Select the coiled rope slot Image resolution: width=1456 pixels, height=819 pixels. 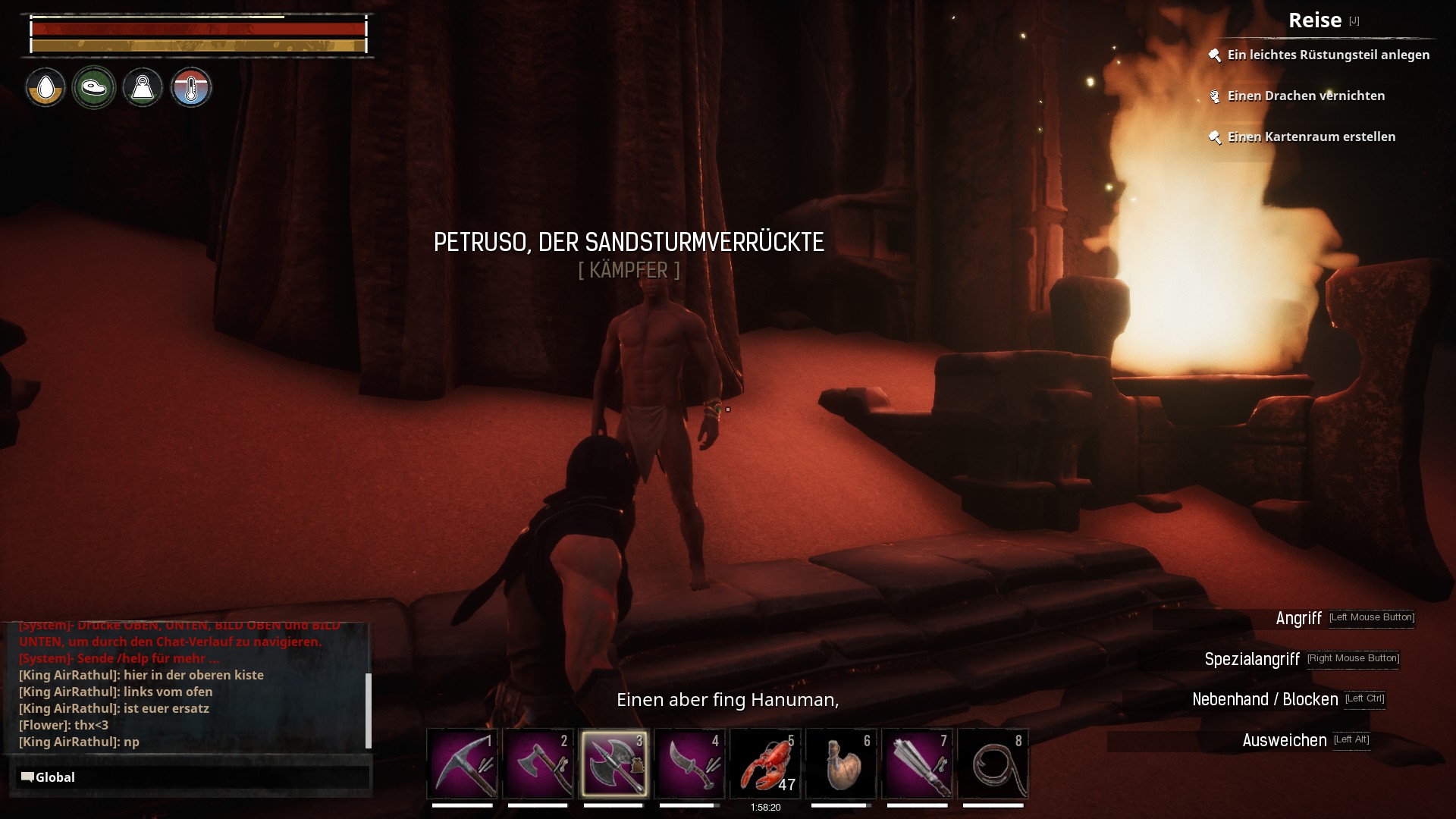993,763
